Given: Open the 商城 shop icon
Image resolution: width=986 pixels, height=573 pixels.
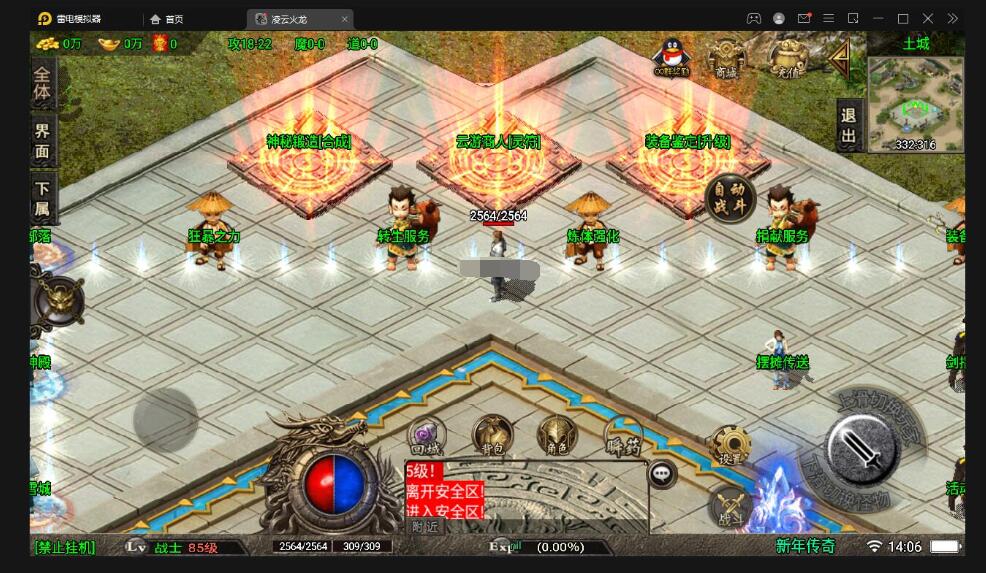Looking at the screenshot, I should pyautogui.click(x=726, y=58).
